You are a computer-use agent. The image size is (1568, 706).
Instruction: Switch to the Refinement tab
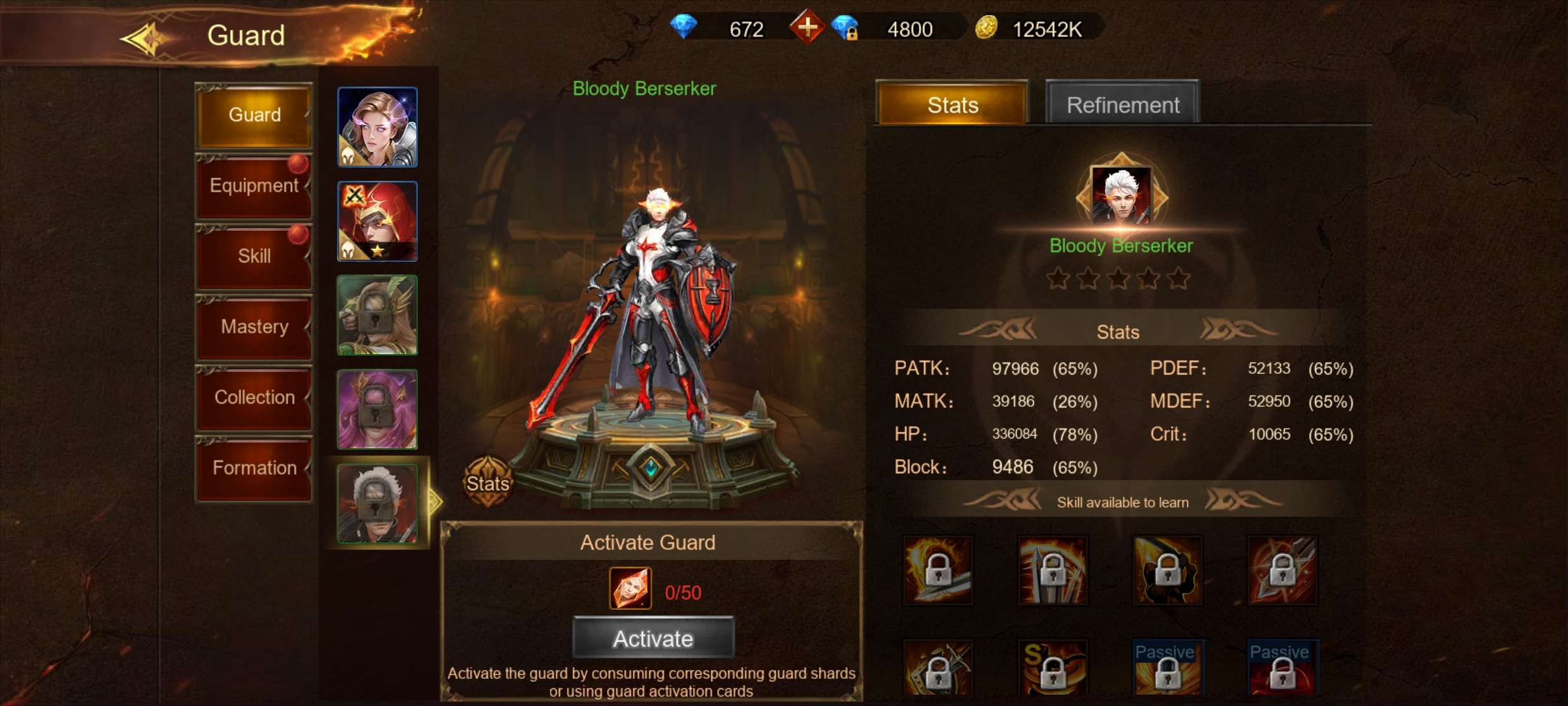(x=1122, y=104)
